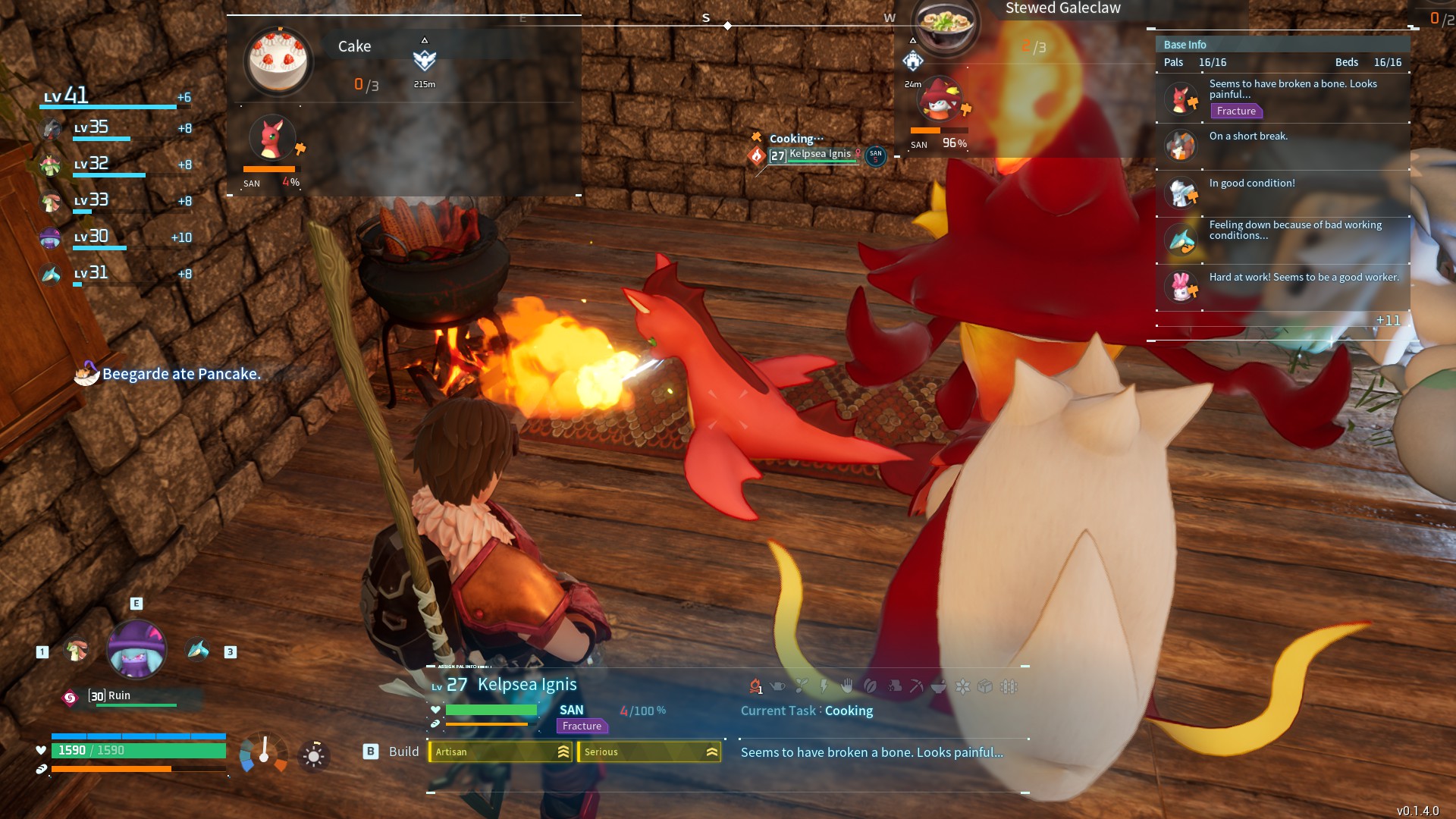The width and height of the screenshot is (1456, 819).
Task: Choose the level 30 purple-hat party pal
Action: click(x=50, y=237)
